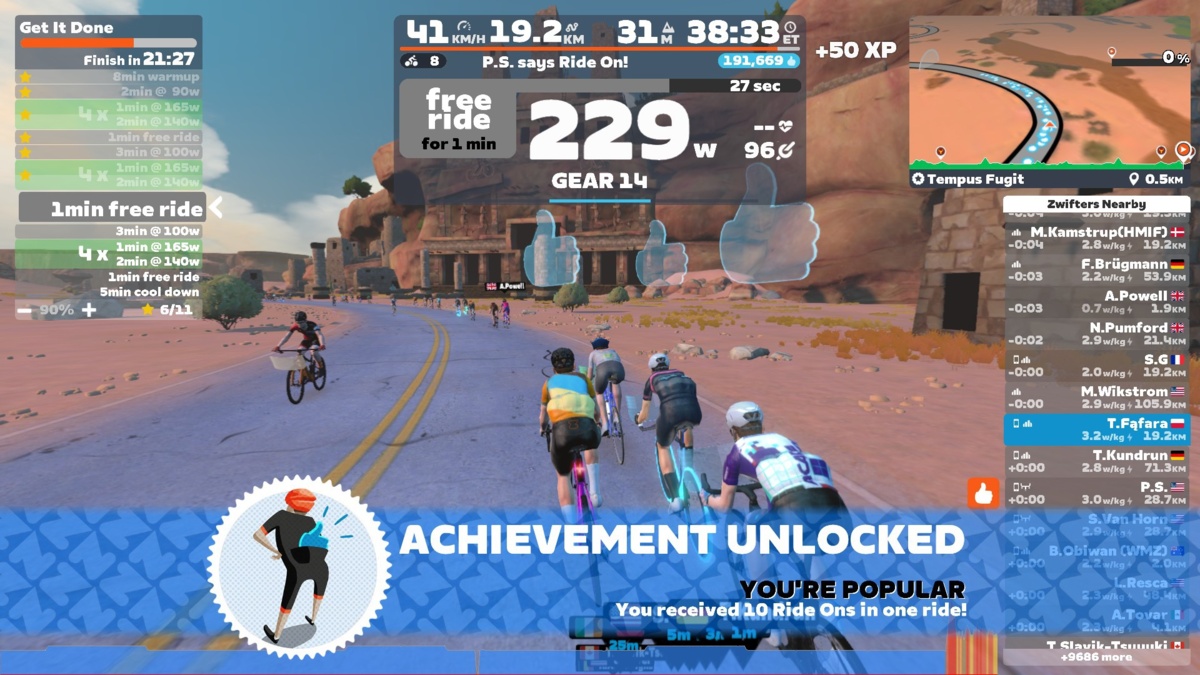Select the 5min cool down workout step

(149, 292)
